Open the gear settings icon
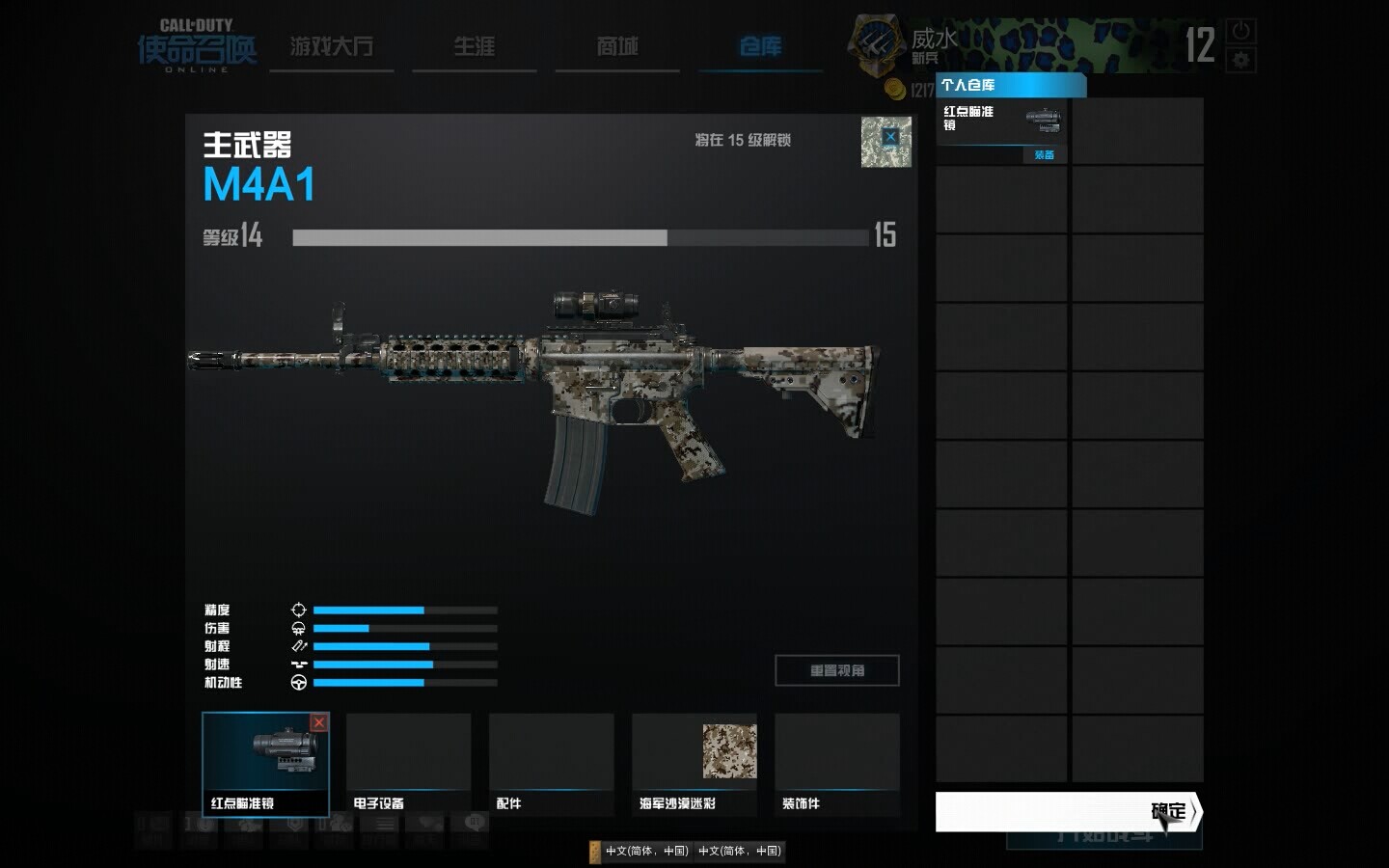1389x868 pixels. tap(1240, 60)
